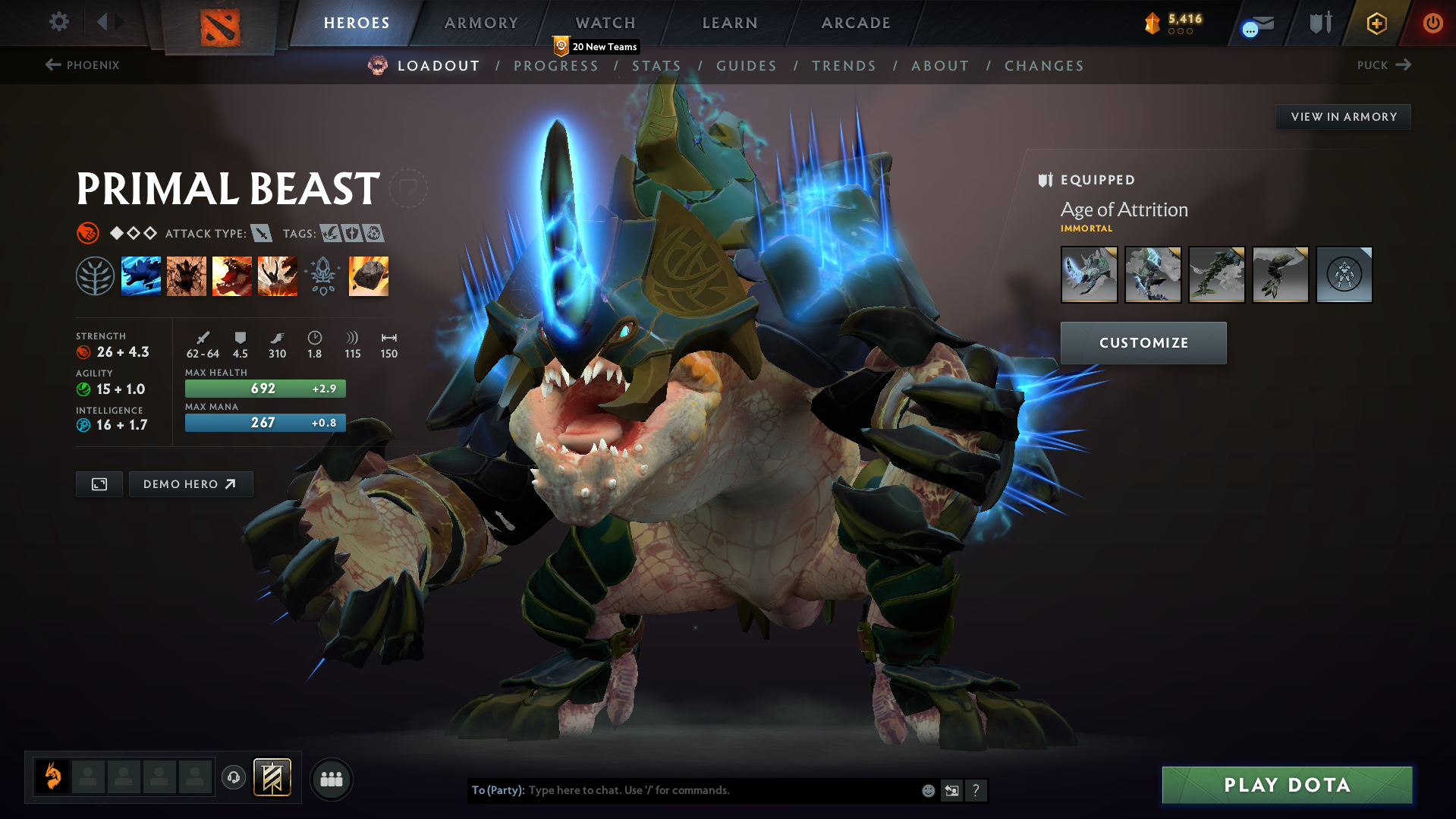
Task: Toggle the chat help question mark
Action: pos(976,790)
